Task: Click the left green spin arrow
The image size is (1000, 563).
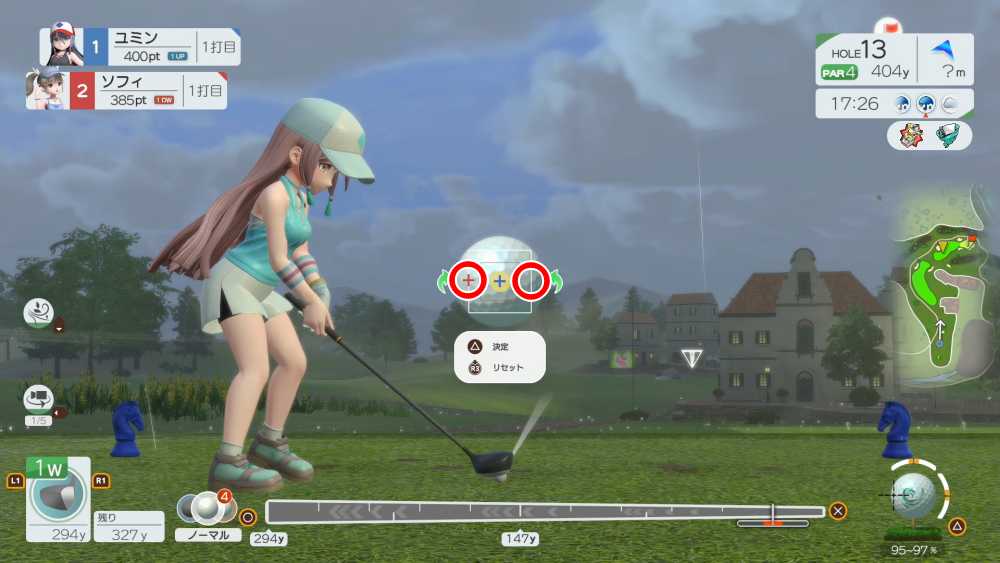Action: (442, 283)
